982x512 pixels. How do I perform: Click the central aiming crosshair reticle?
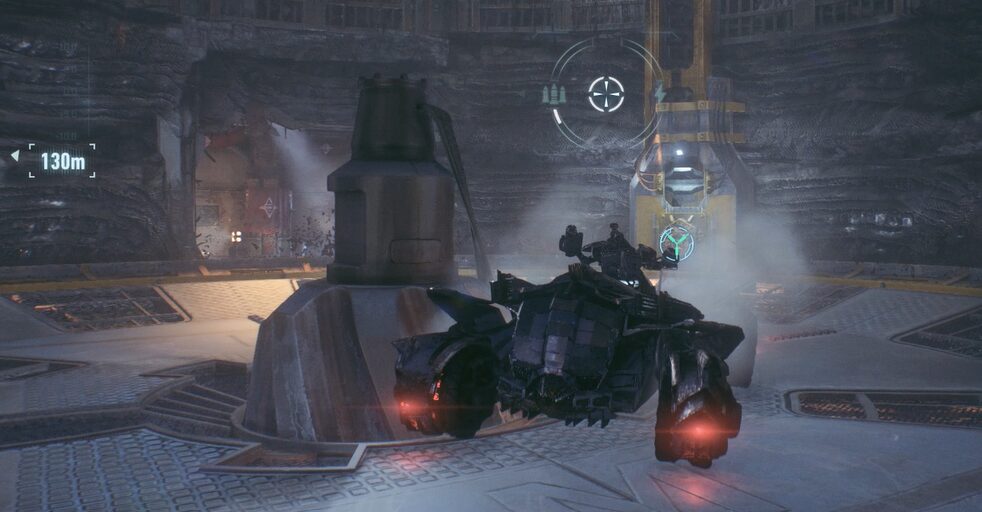click(606, 94)
